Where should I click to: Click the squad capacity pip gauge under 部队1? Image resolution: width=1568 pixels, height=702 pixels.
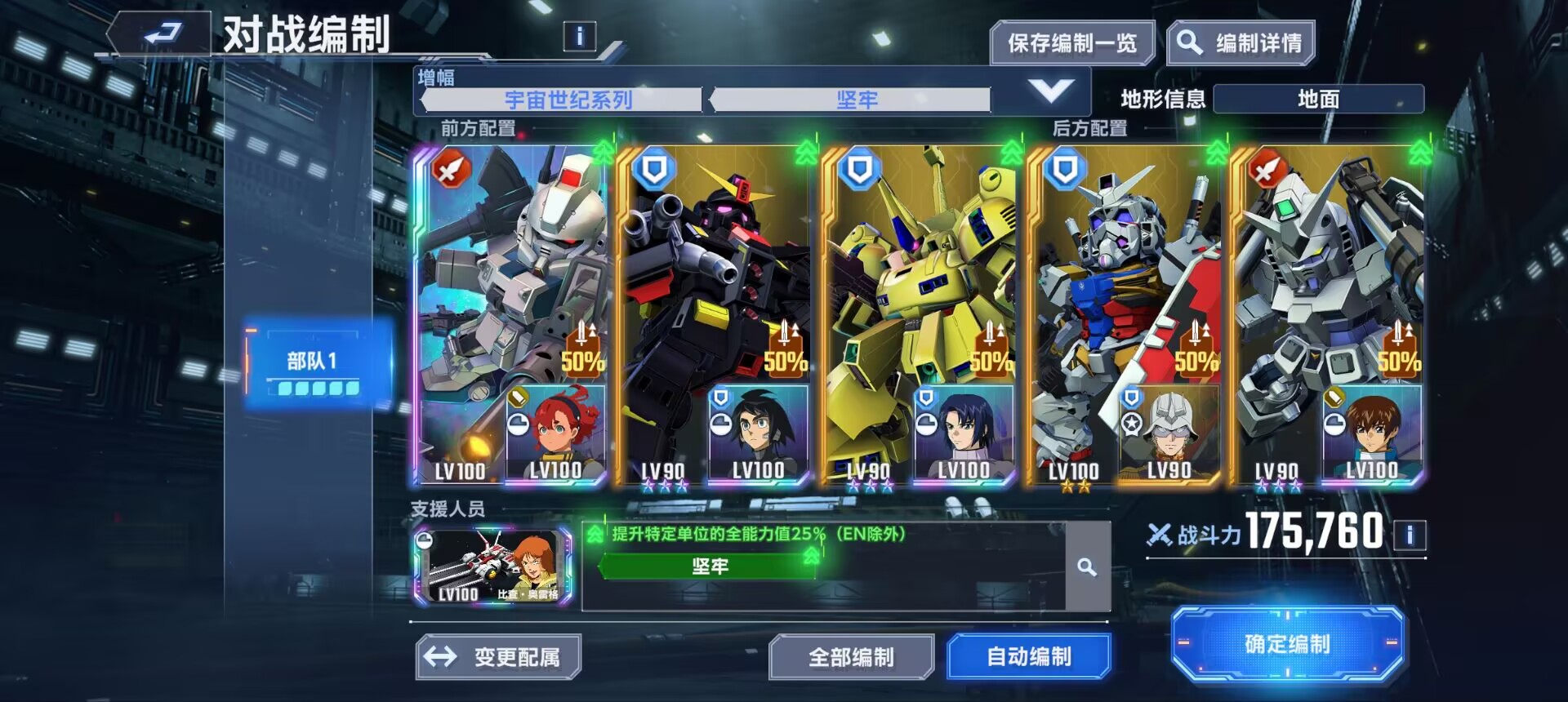pos(318,389)
